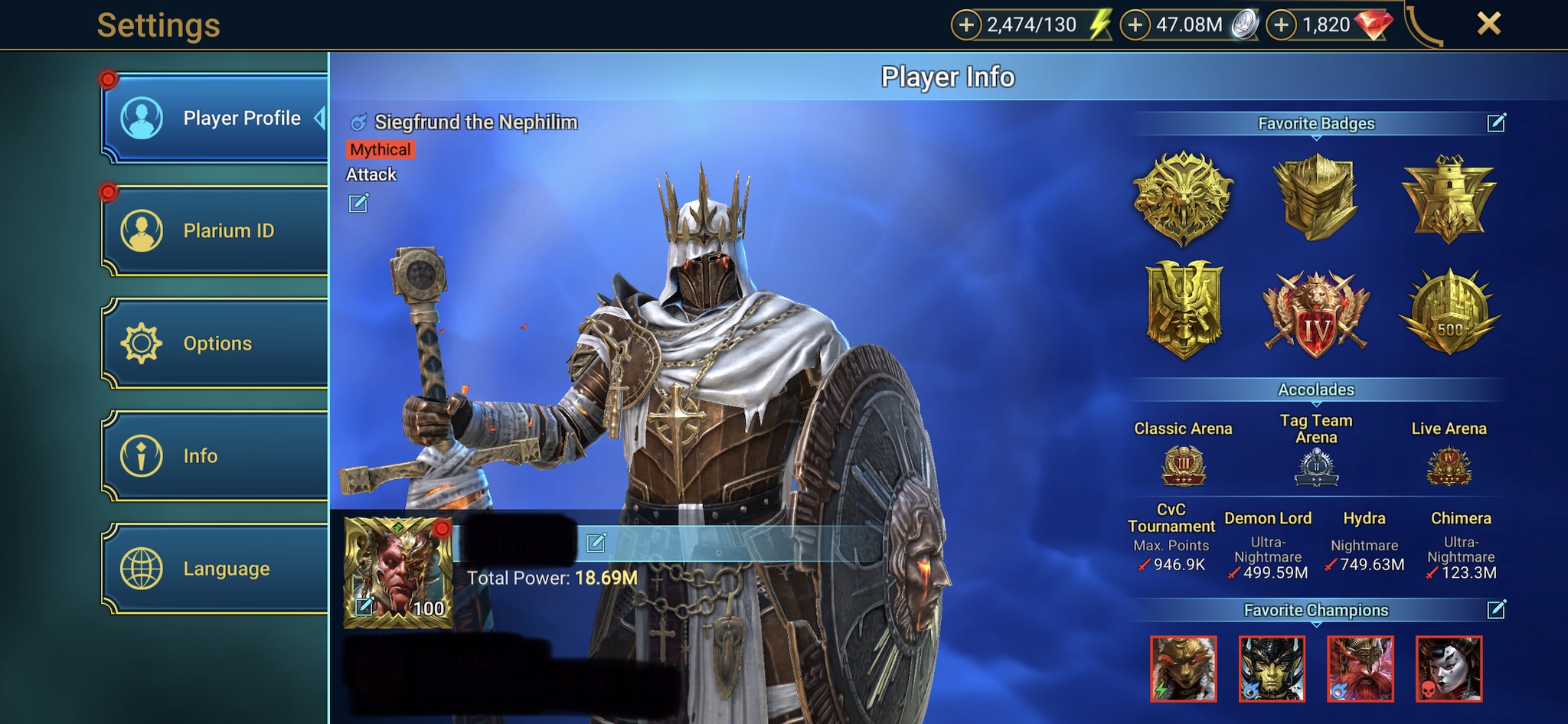Screen dimensions: 1568x724
Task: Select the red IV lion crest badge
Action: (x=1316, y=315)
